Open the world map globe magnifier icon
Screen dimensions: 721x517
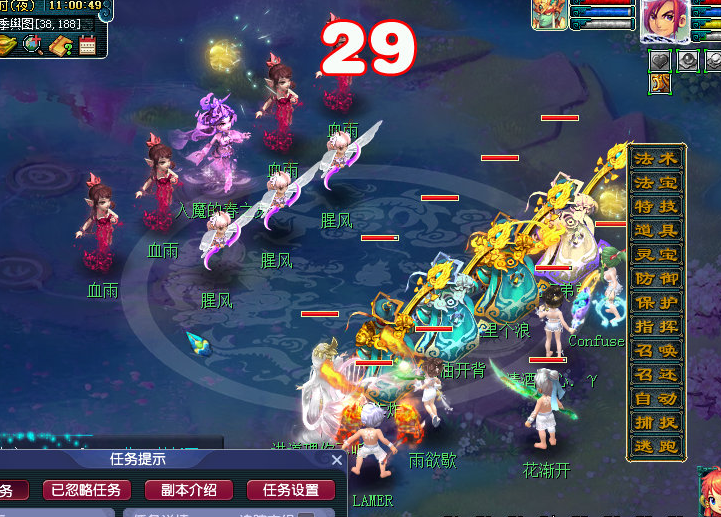(x=33, y=44)
